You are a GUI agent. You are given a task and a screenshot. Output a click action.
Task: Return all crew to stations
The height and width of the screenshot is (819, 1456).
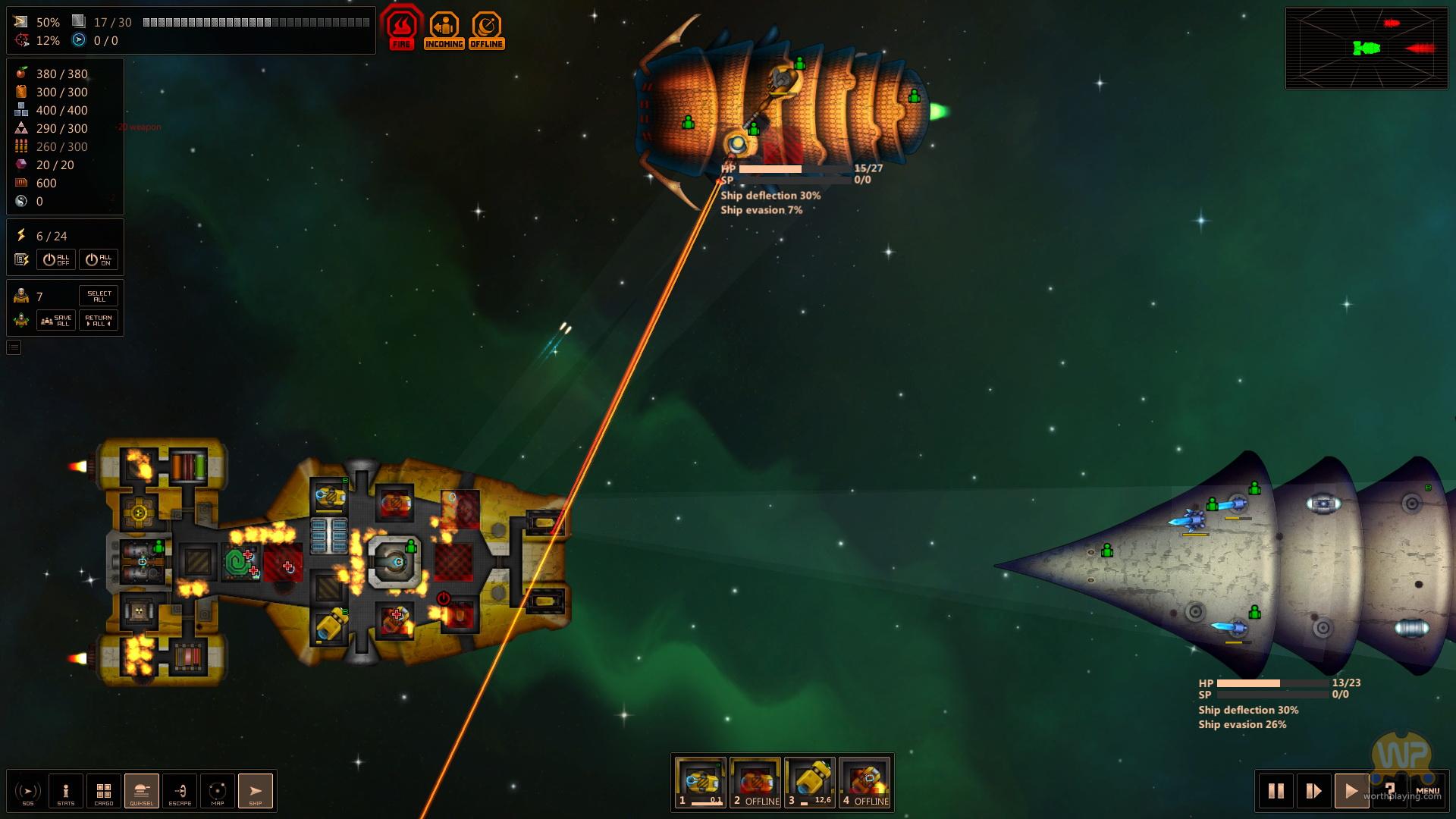click(99, 320)
